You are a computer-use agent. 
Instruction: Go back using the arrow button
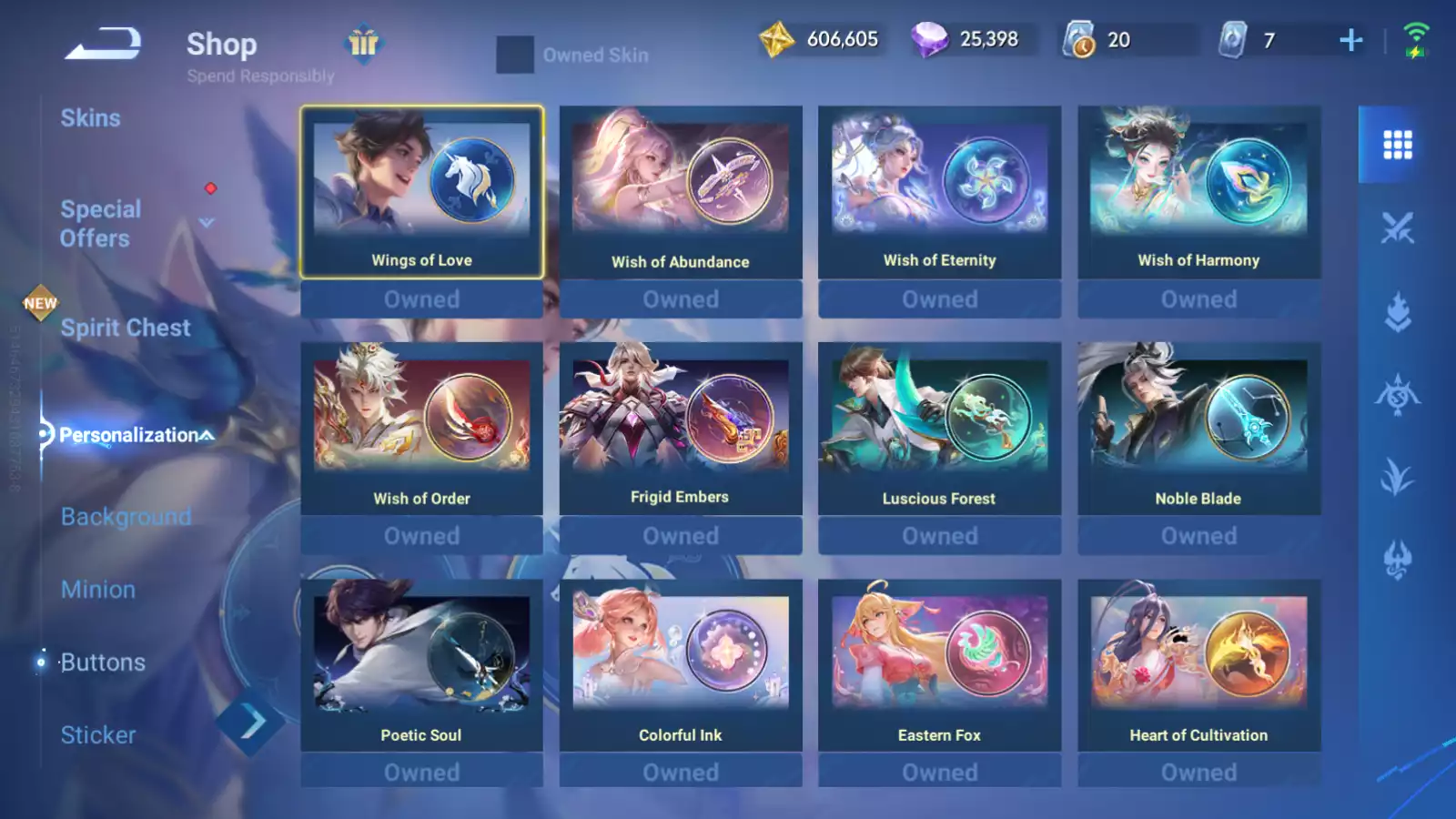tap(102, 43)
